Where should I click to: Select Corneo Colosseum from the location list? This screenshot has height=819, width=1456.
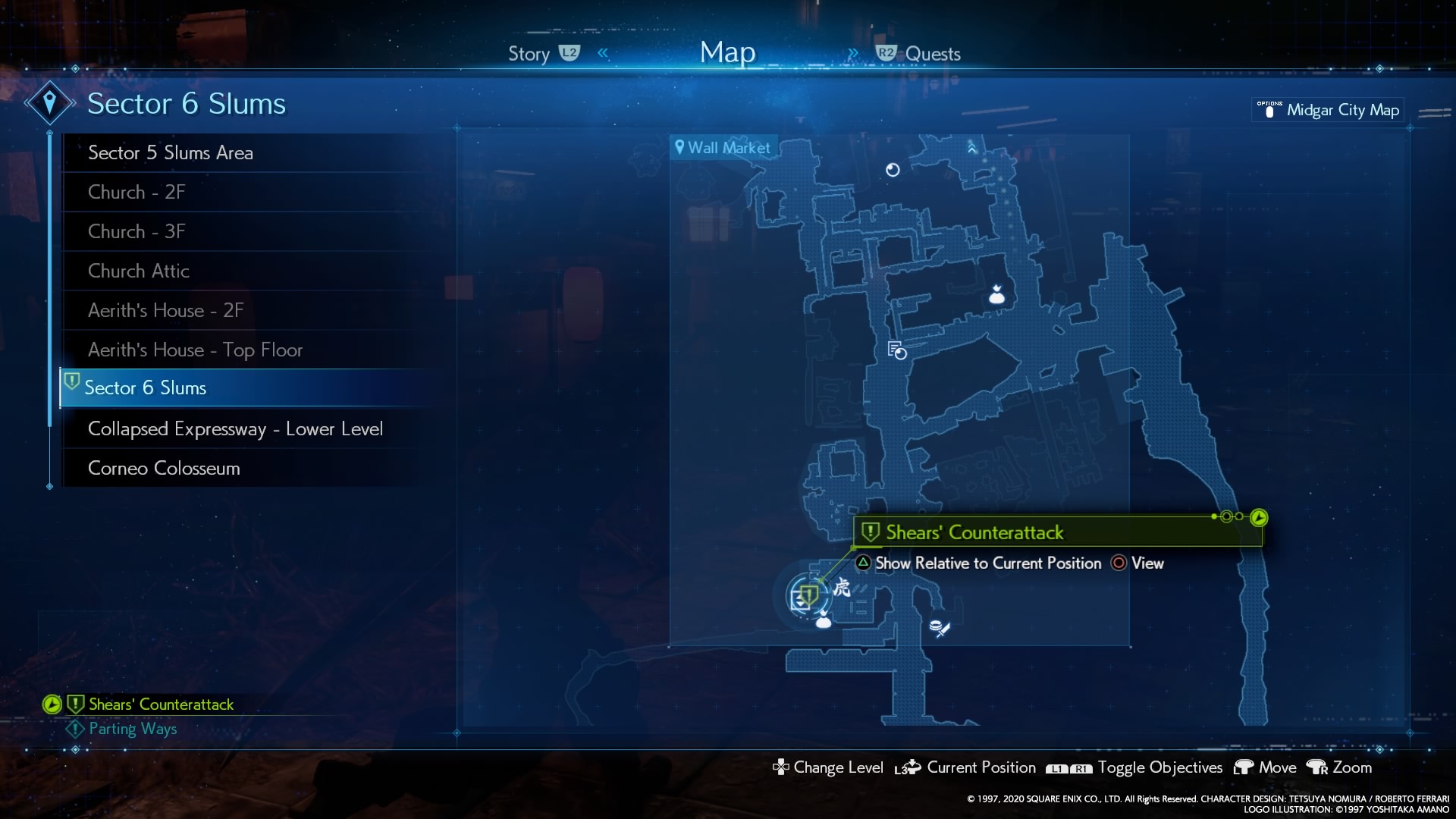(x=164, y=468)
